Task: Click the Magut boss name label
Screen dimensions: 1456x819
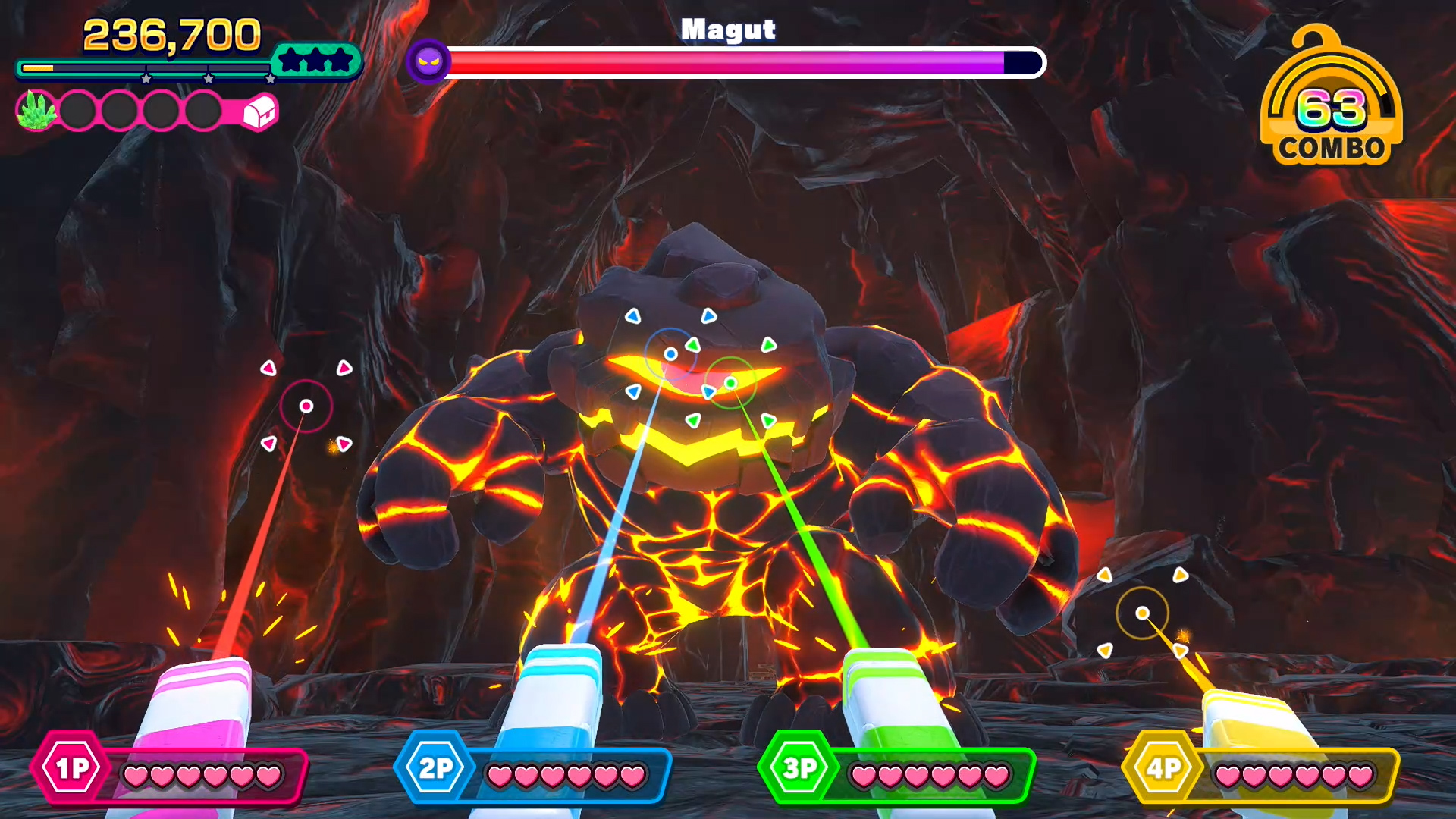Action: (x=729, y=29)
